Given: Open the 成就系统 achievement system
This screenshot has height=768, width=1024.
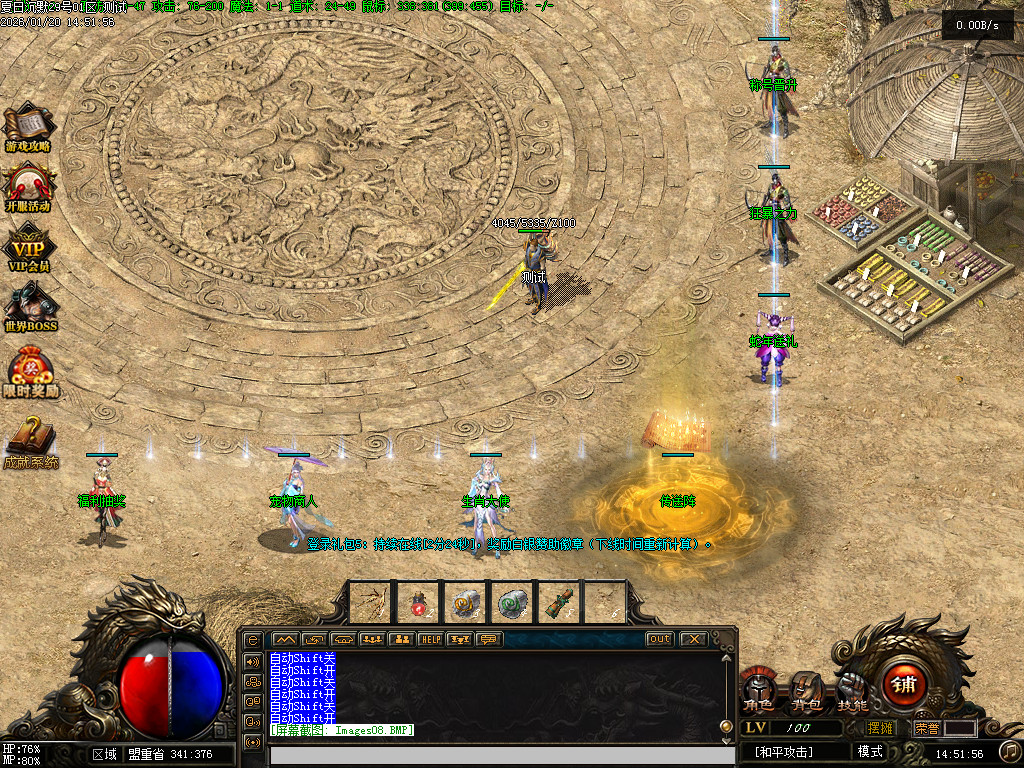Looking at the screenshot, I should pos(30,440).
